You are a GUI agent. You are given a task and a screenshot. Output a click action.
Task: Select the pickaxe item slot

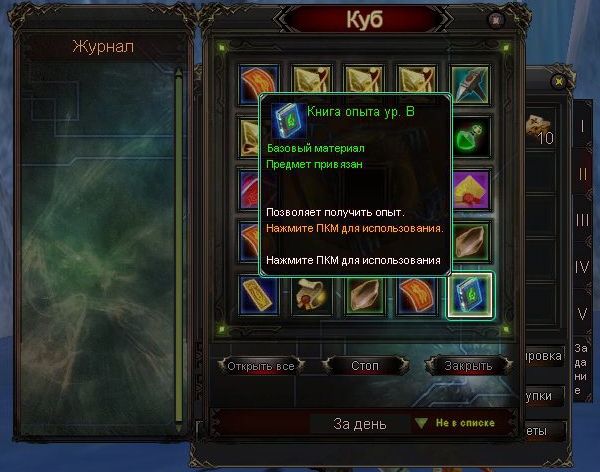469,85
